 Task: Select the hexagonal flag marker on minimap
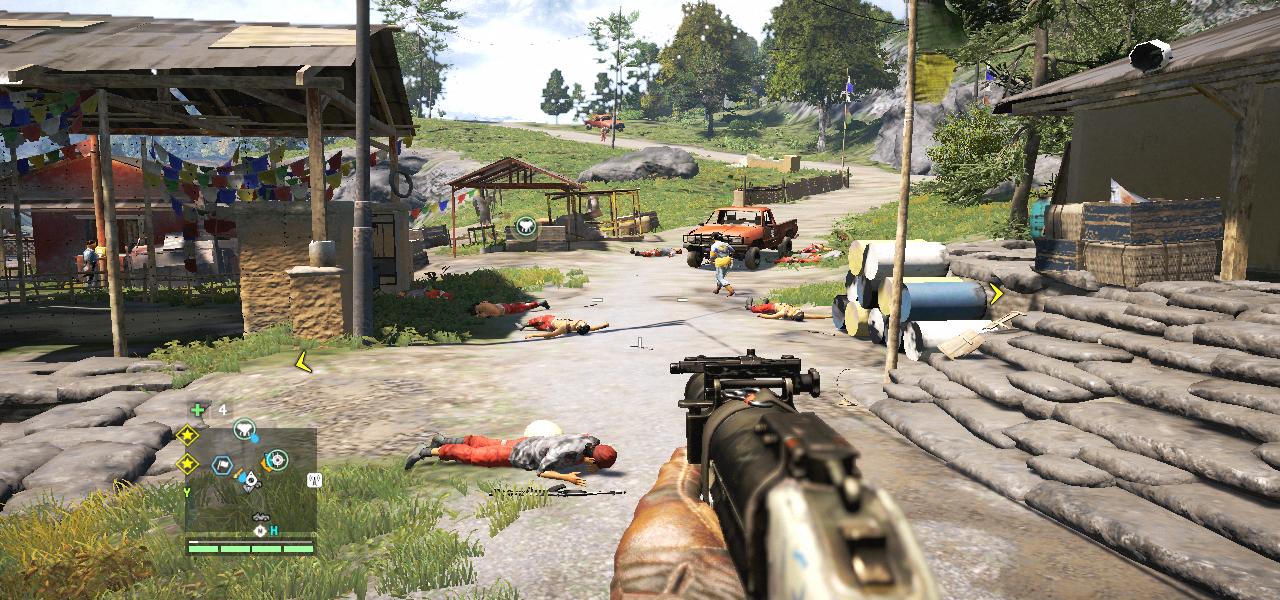coord(222,465)
